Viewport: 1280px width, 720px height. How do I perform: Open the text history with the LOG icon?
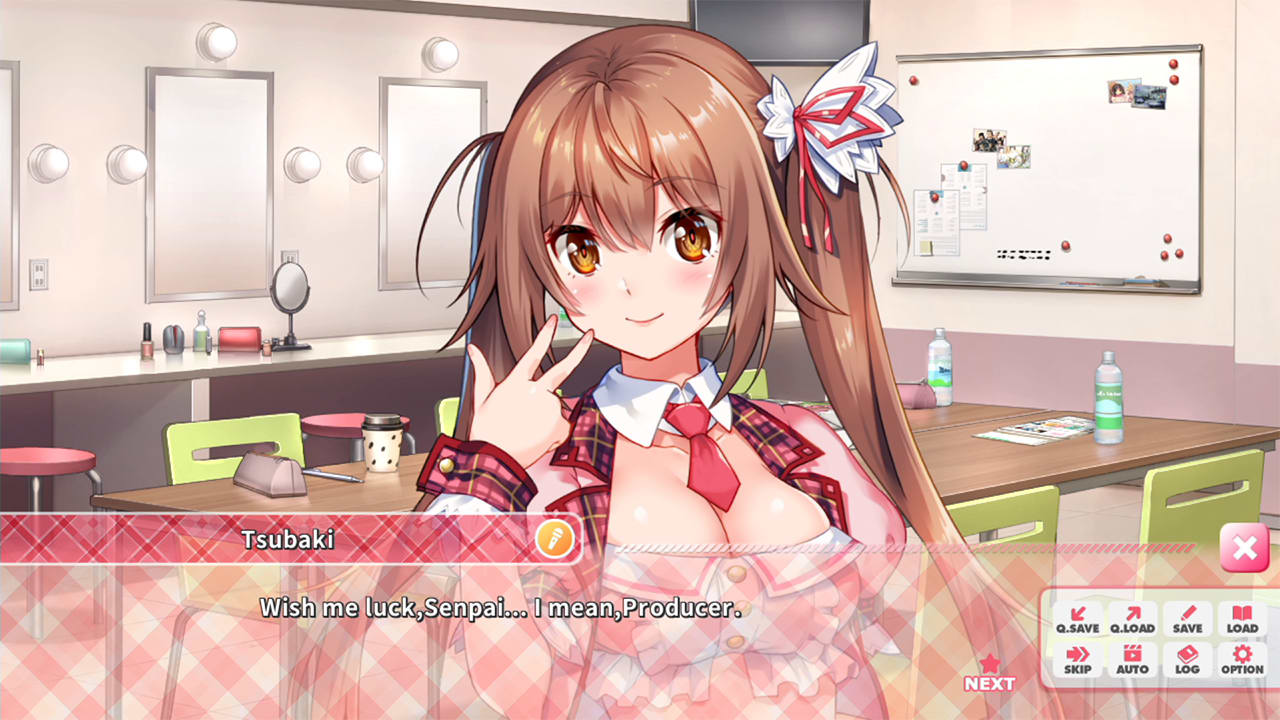pyautogui.click(x=1187, y=660)
